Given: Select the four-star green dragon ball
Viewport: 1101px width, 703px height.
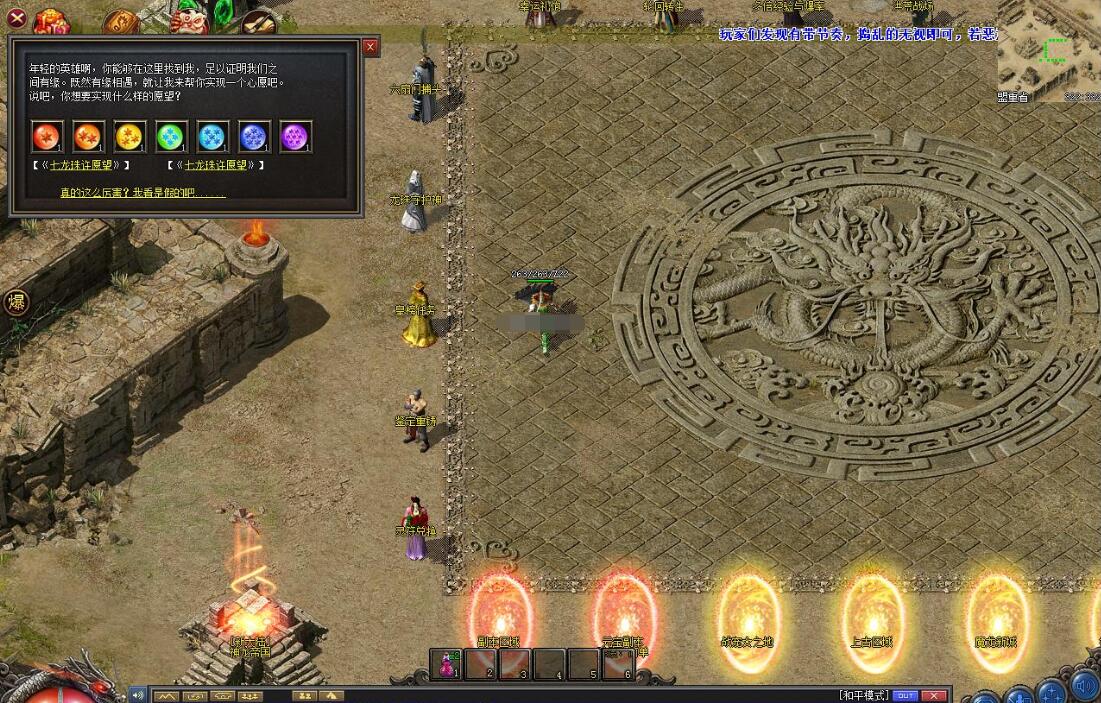Looking at the screenshot, I should [x=172, y=136].
